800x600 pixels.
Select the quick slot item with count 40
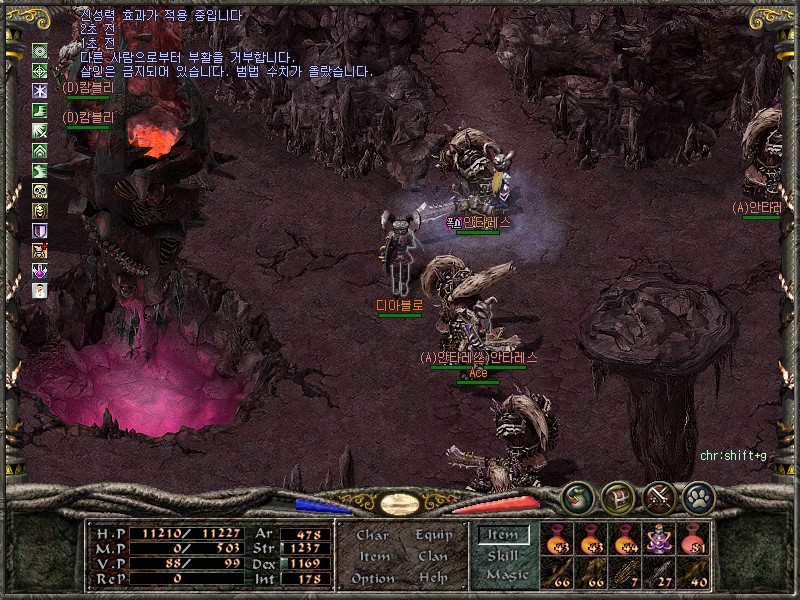pos(693,573)
